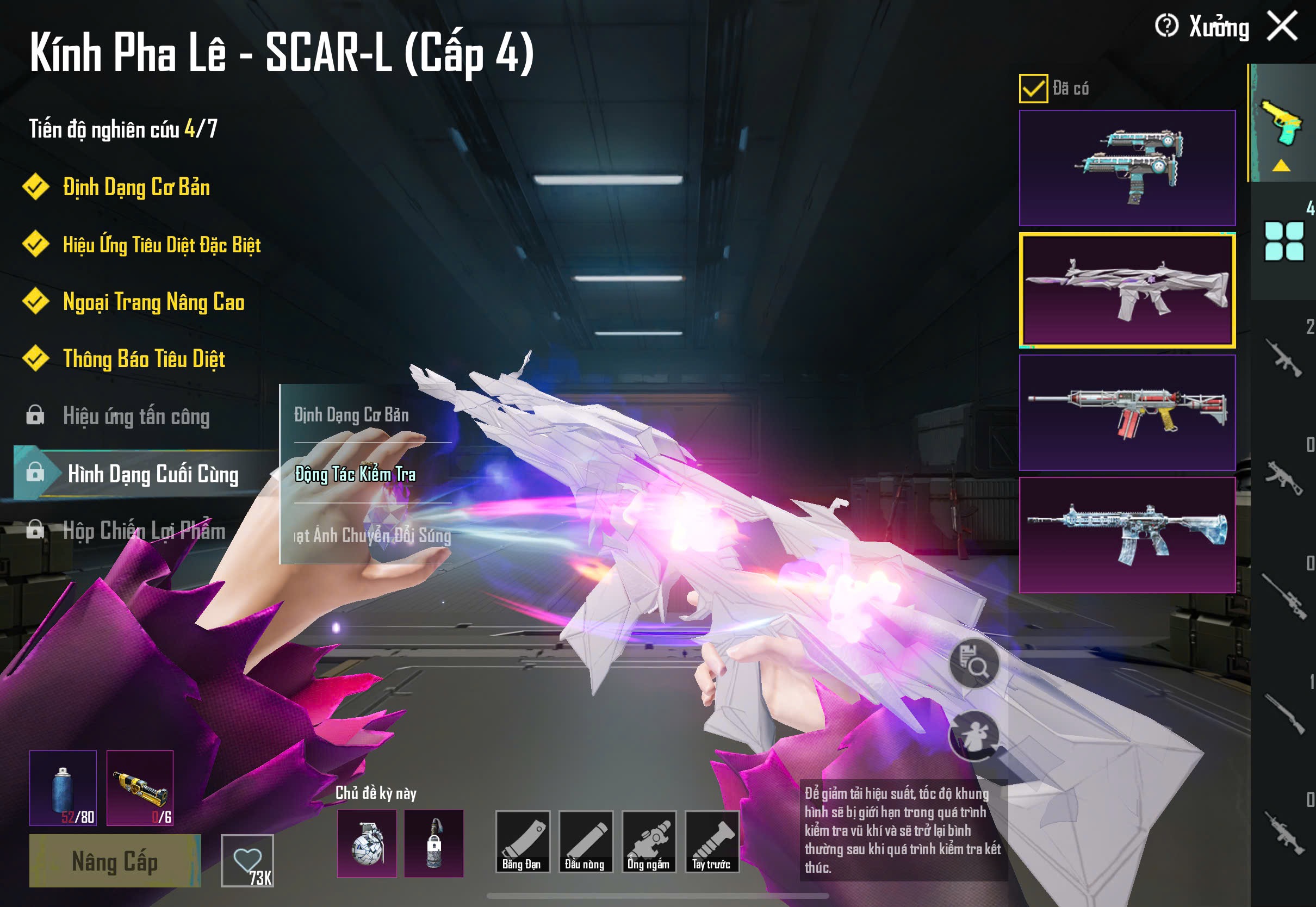Choose Hộp Chiến Lợi Phẩm stage
Viewport: 1316px width, 907px height.
click(x=143, y=531)
